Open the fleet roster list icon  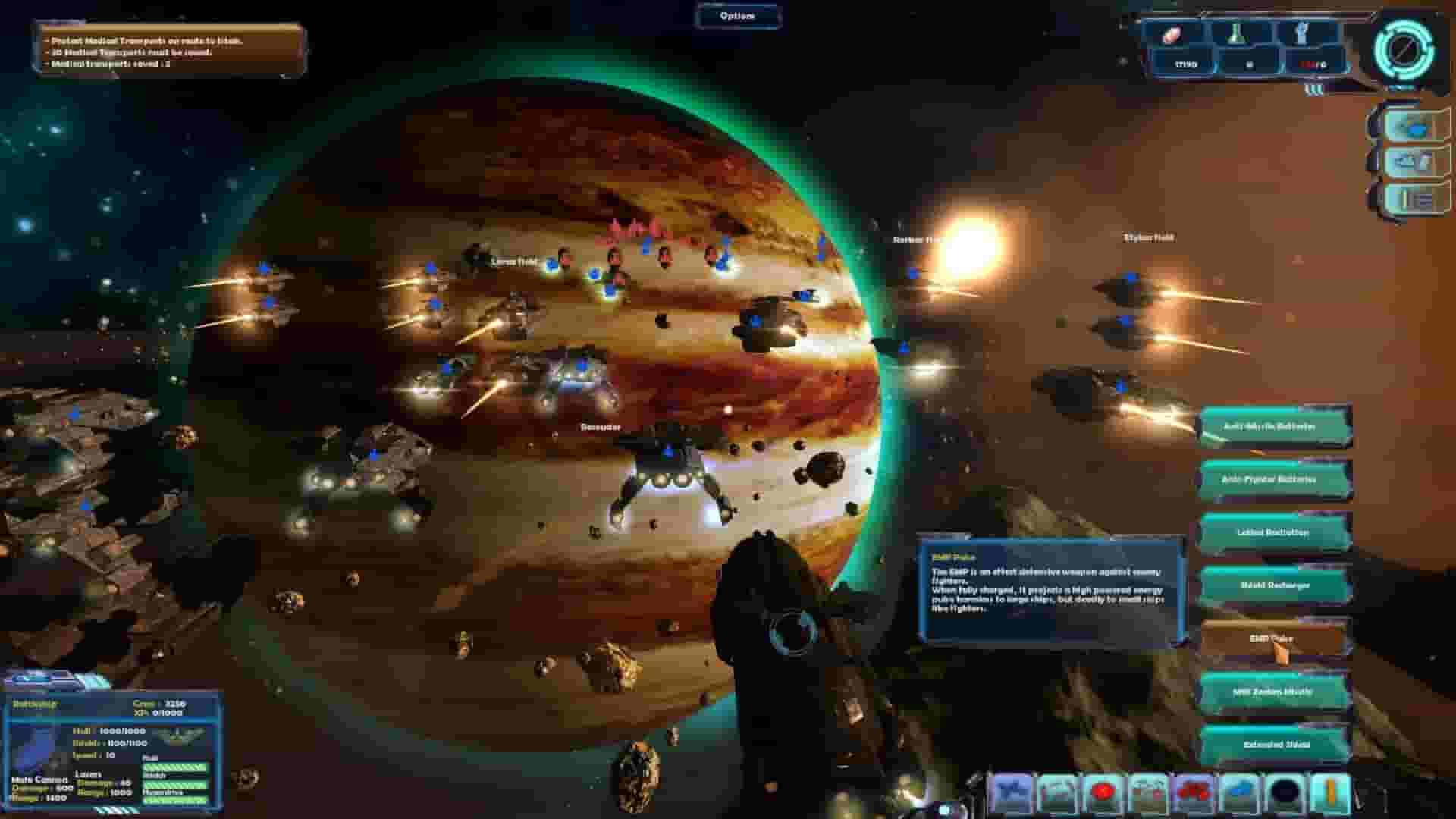(1409, 199)
